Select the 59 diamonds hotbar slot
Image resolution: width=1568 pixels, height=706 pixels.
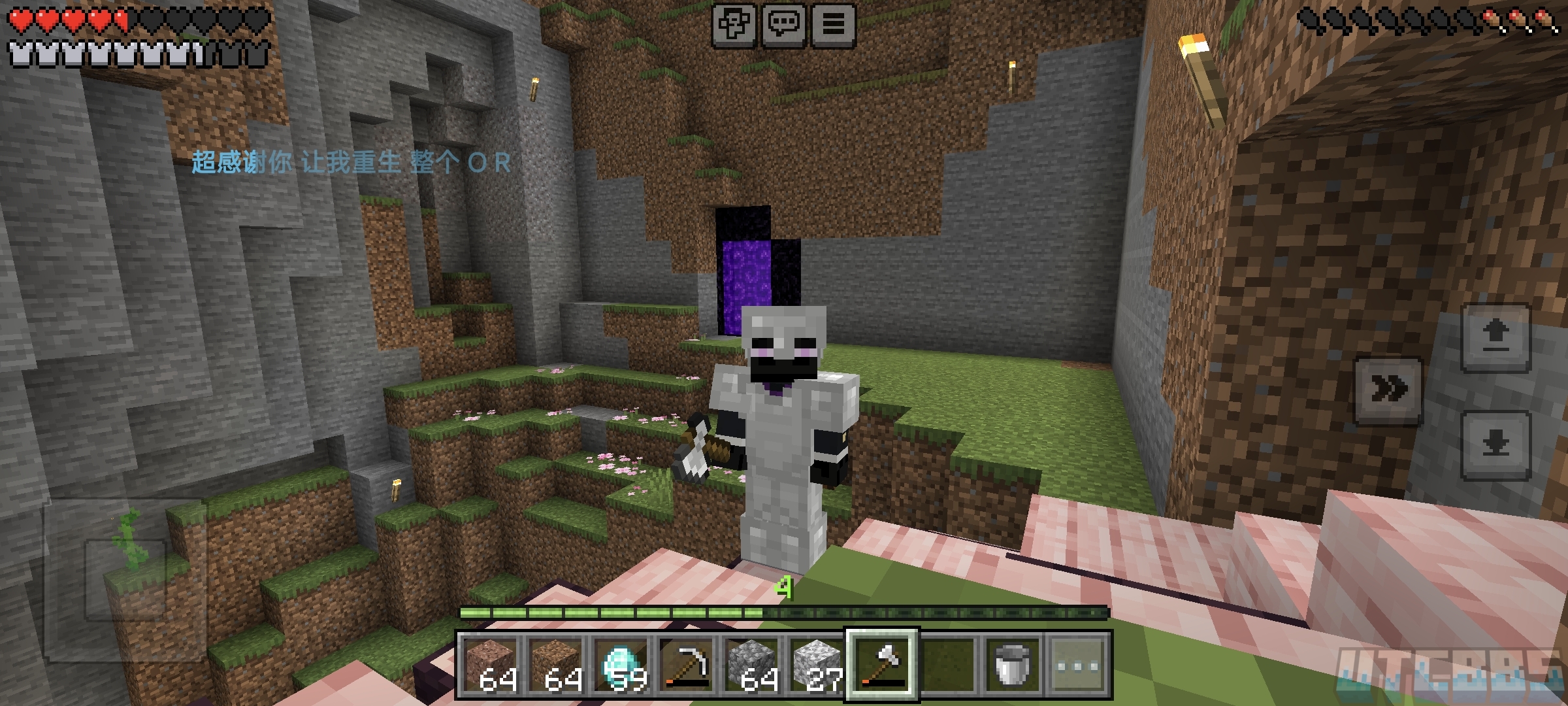(621, 665)
